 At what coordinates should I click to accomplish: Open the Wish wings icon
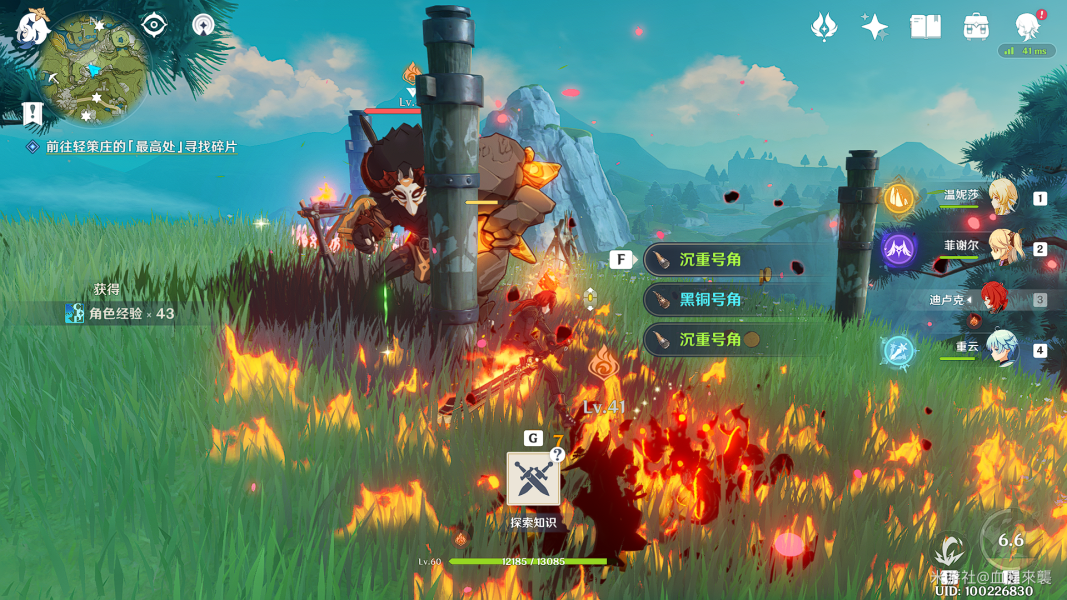tap(824, 27)
